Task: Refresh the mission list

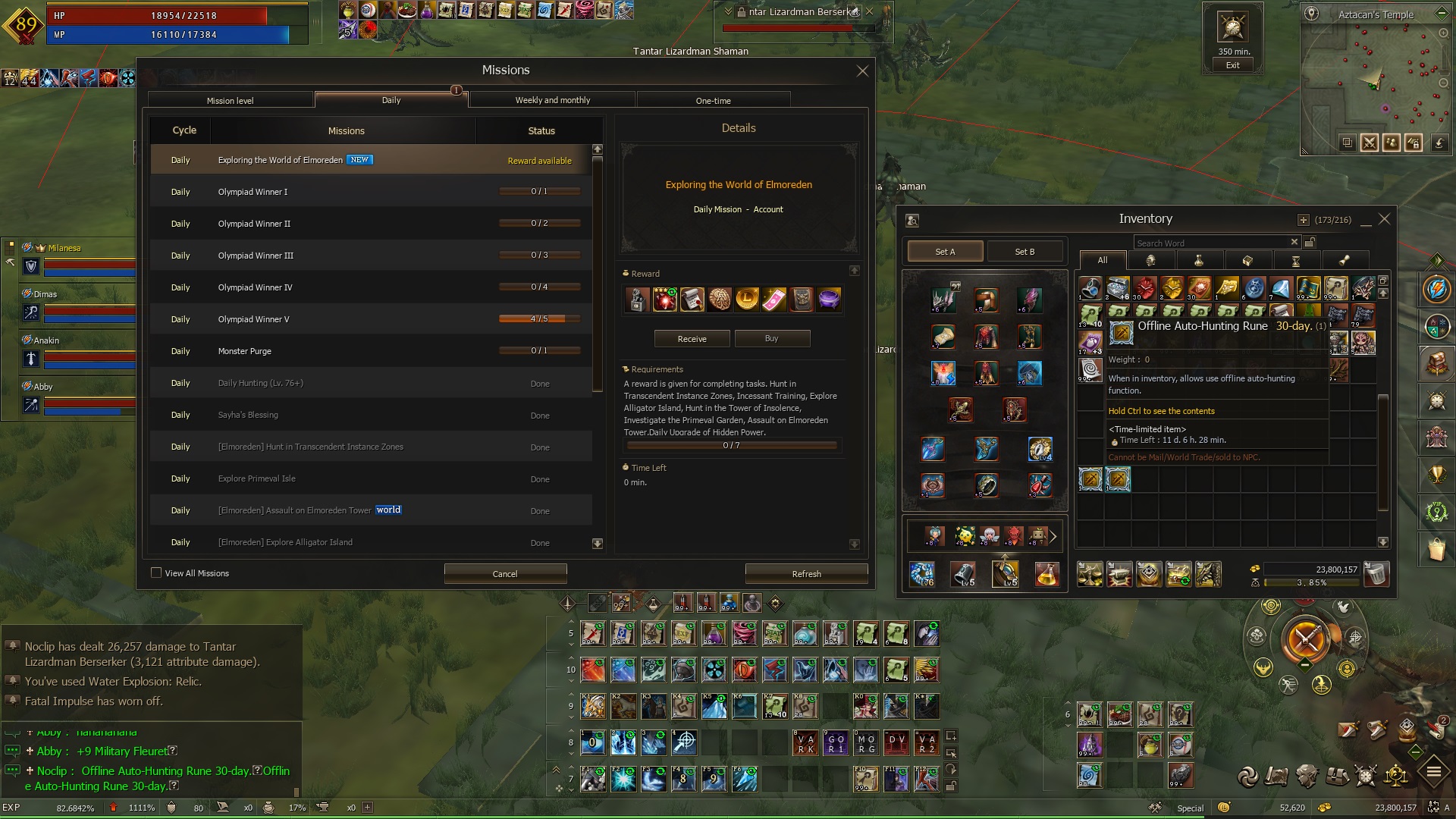Action: tap(806, 574)
